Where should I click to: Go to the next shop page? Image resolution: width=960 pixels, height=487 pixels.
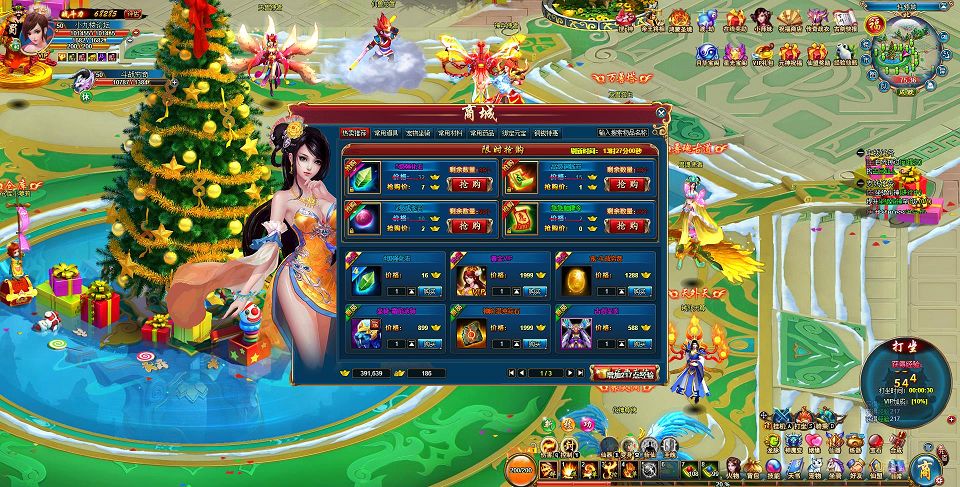click(x=569, y=373)
